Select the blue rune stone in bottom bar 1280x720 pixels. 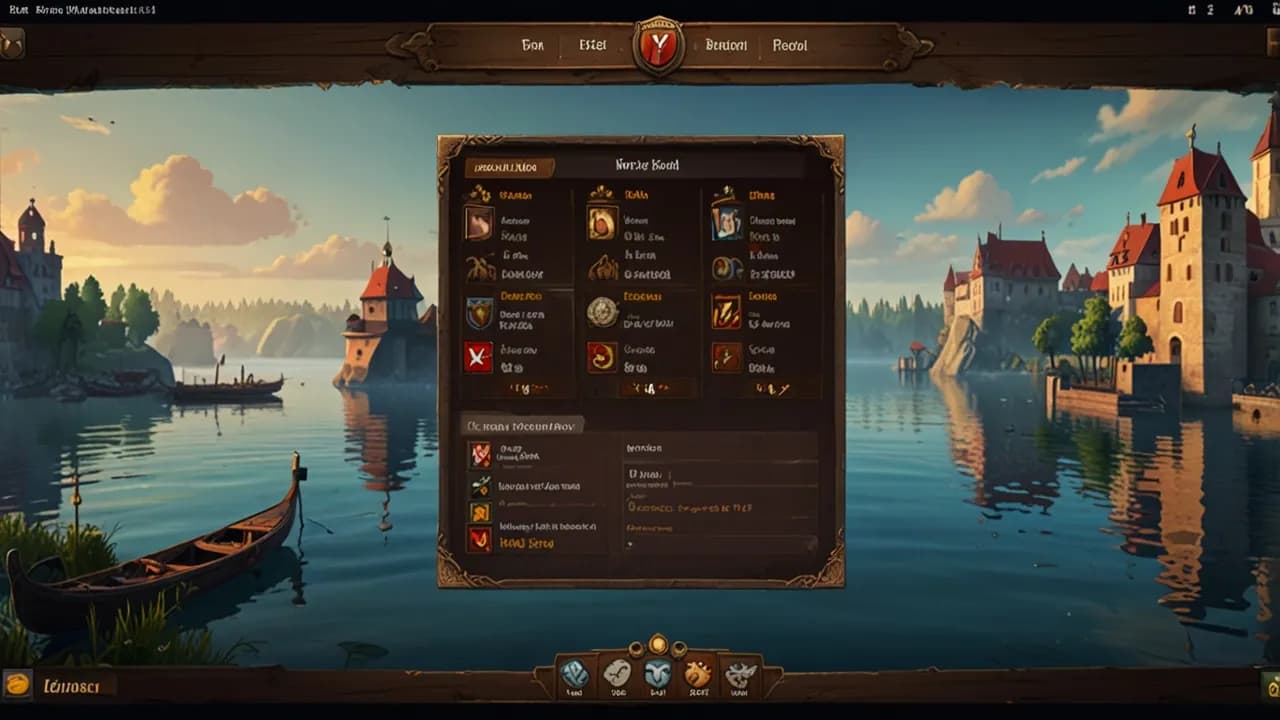pos(575,675)
